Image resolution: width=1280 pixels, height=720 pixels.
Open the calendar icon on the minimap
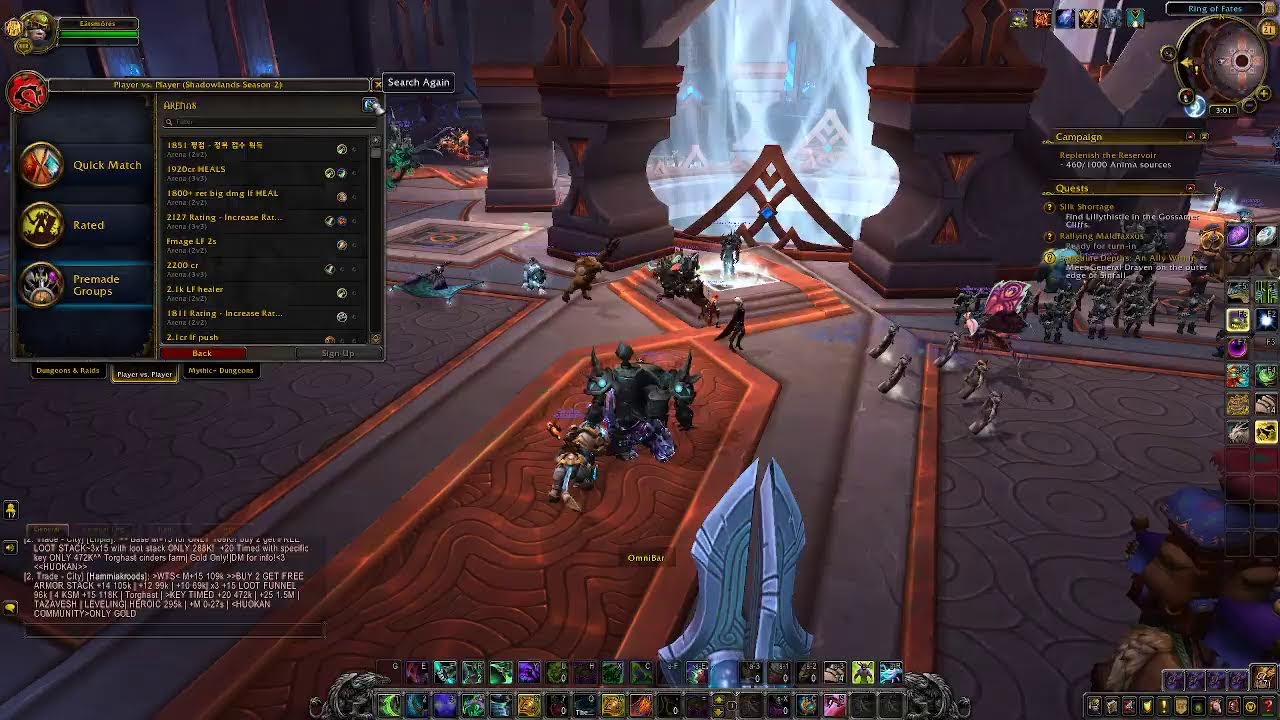(1267, 29)
